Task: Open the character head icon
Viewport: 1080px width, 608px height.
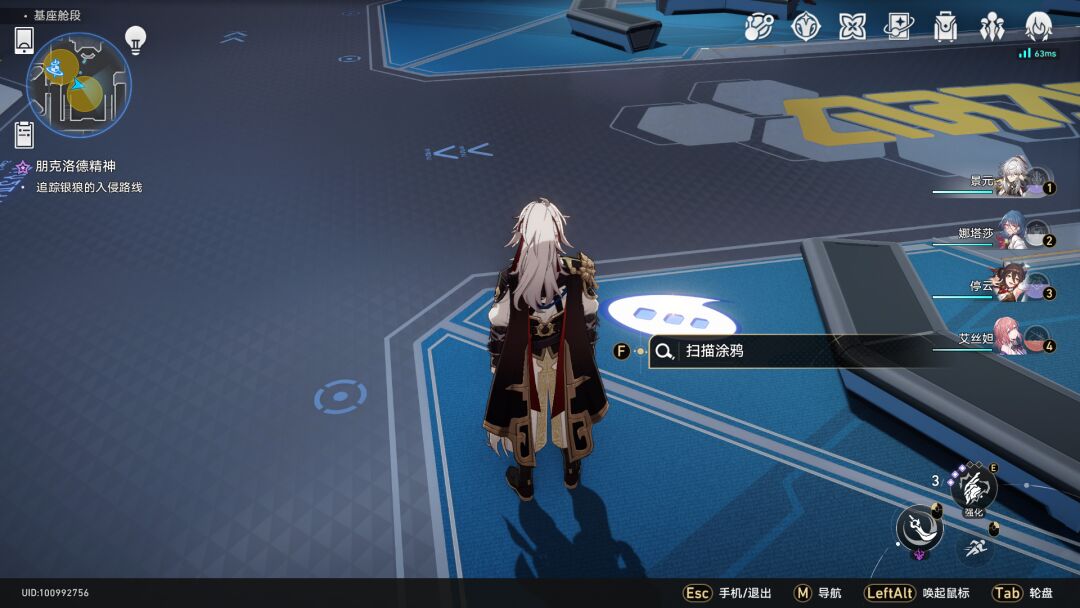Action: tap(1039, 27)
